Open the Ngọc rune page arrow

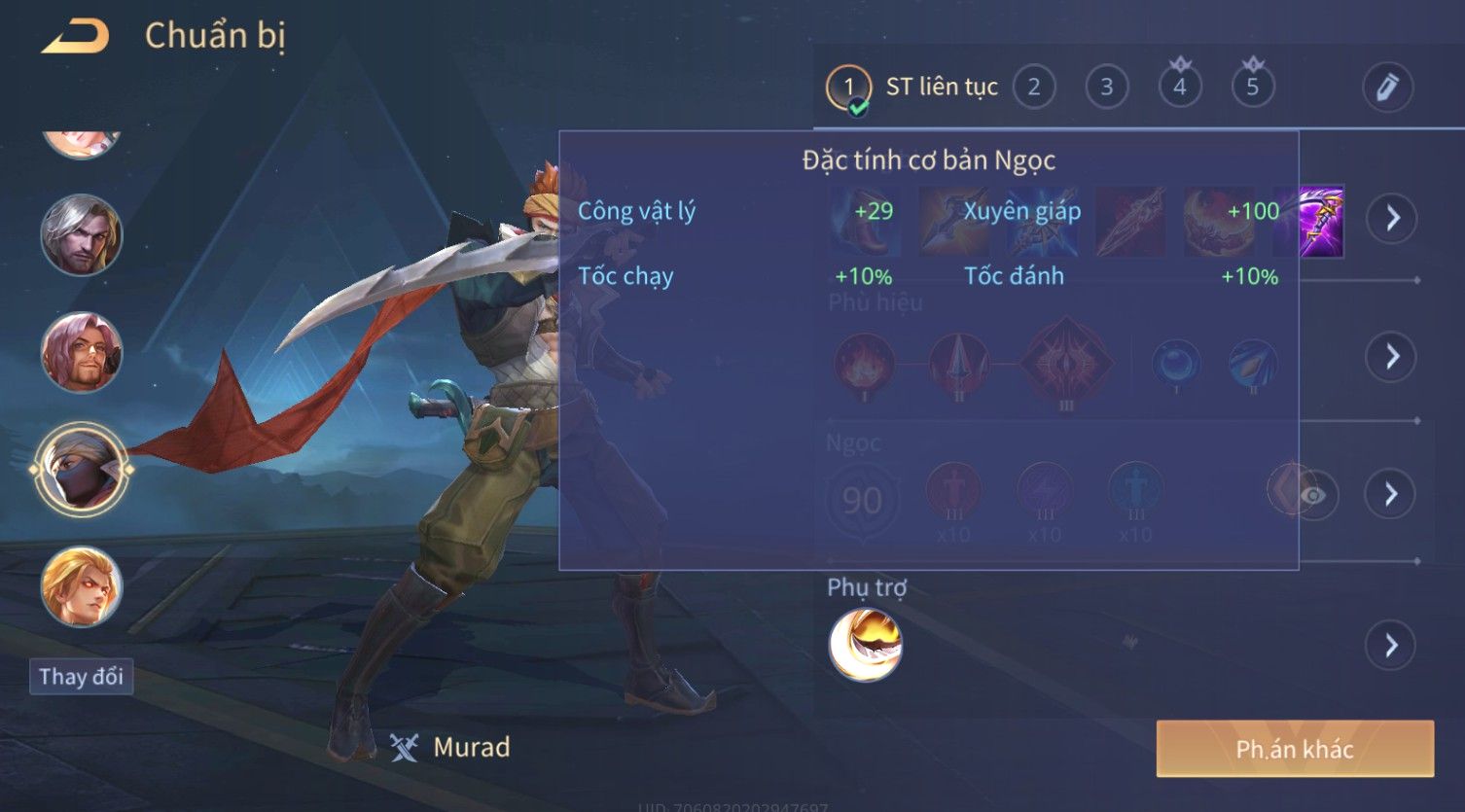click(x=1392, y=494)
